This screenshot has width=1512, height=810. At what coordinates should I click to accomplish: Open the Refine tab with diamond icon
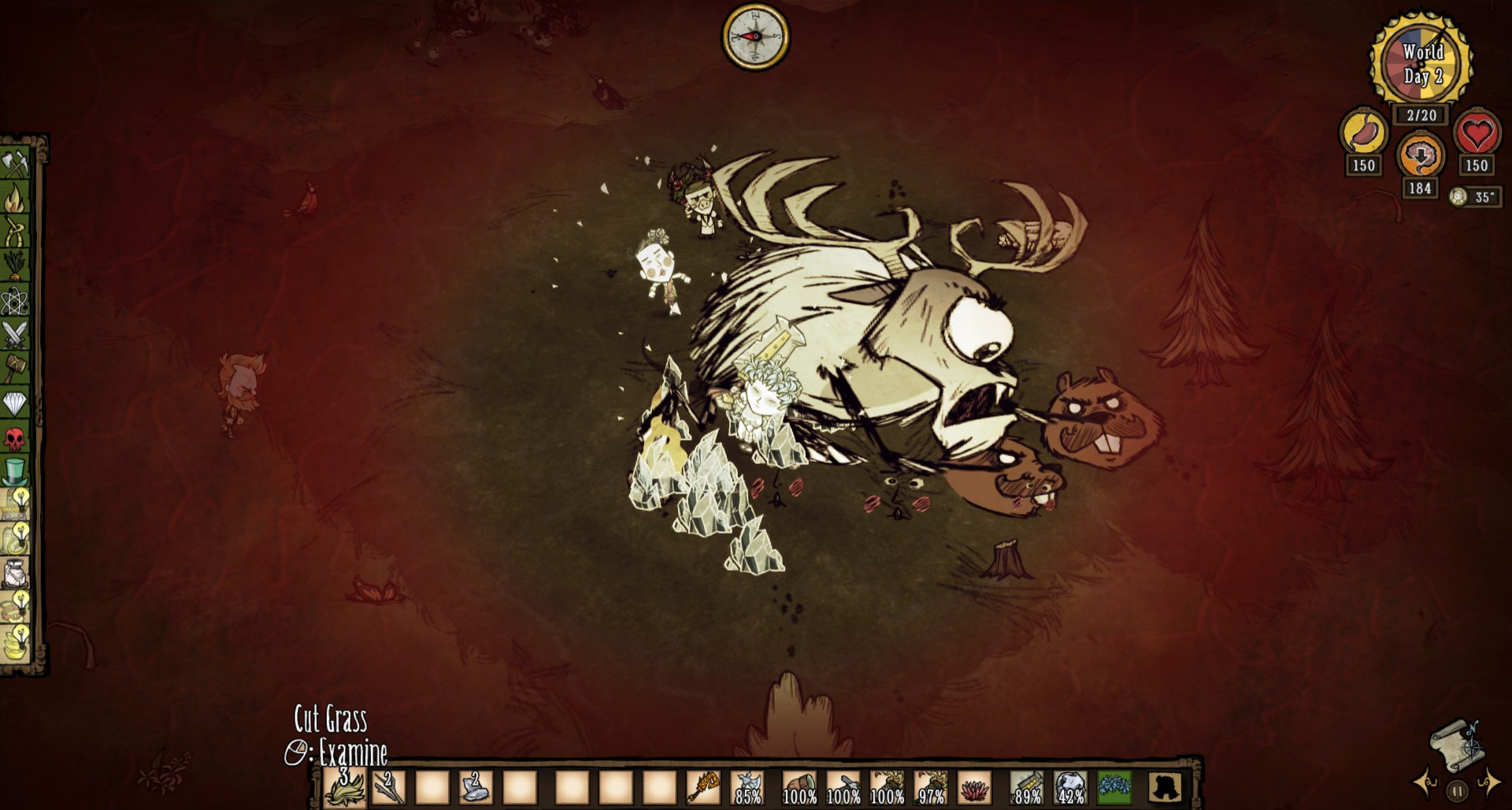[16, 403]
